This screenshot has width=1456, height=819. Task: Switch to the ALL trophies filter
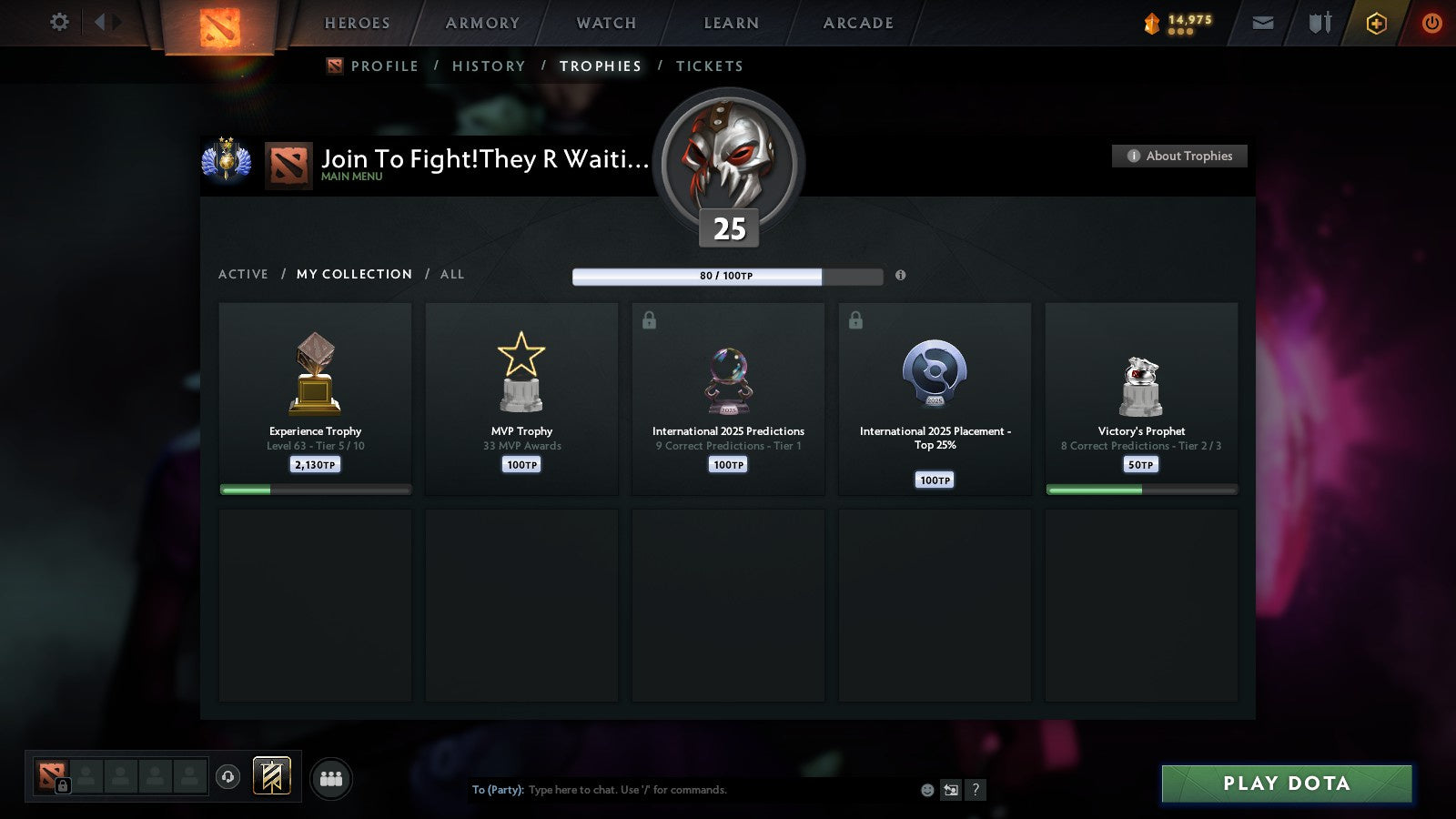[452, 274]
